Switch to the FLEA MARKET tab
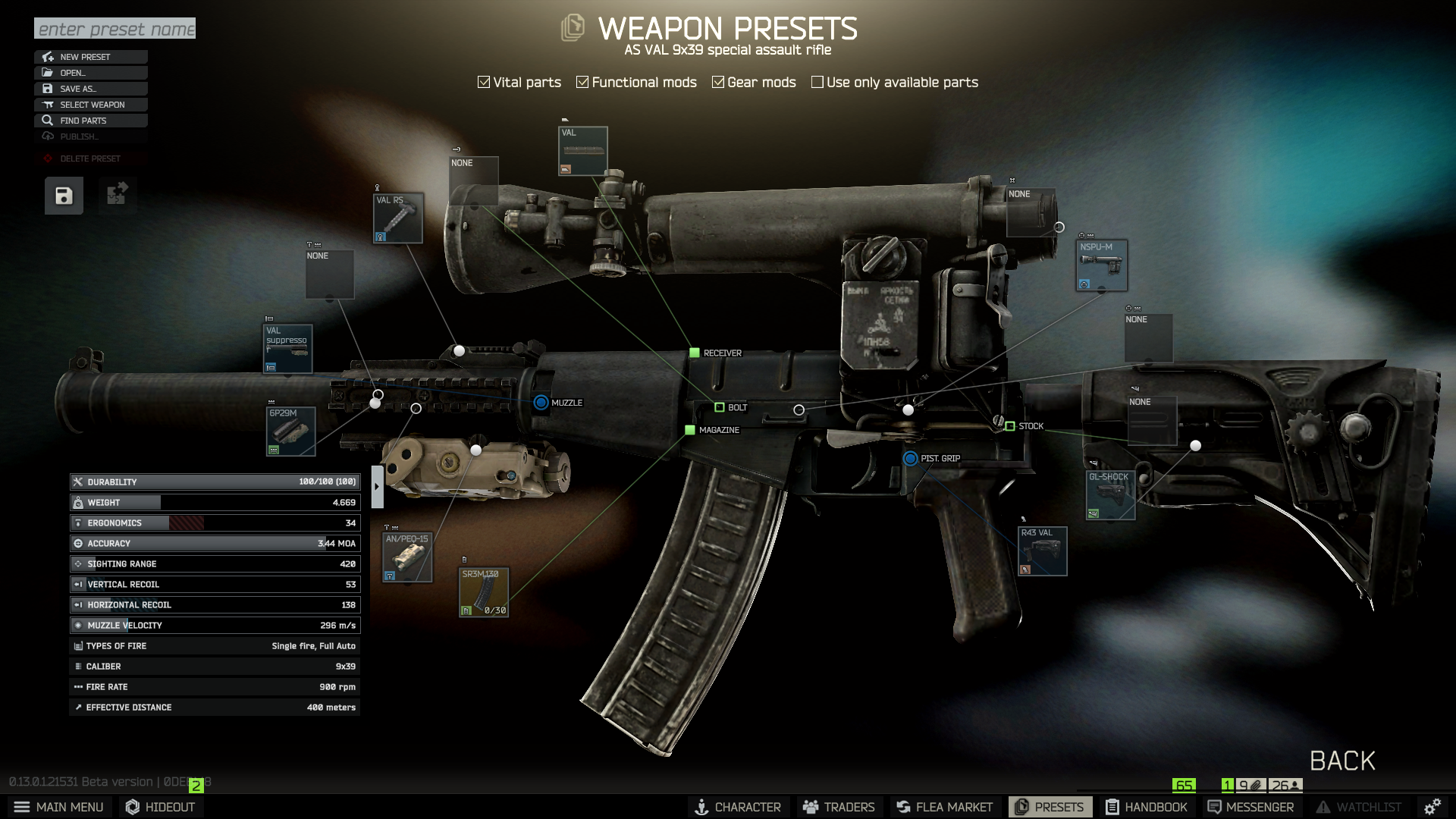Viewport: 1456px width, 819px height. pos(944,806)
